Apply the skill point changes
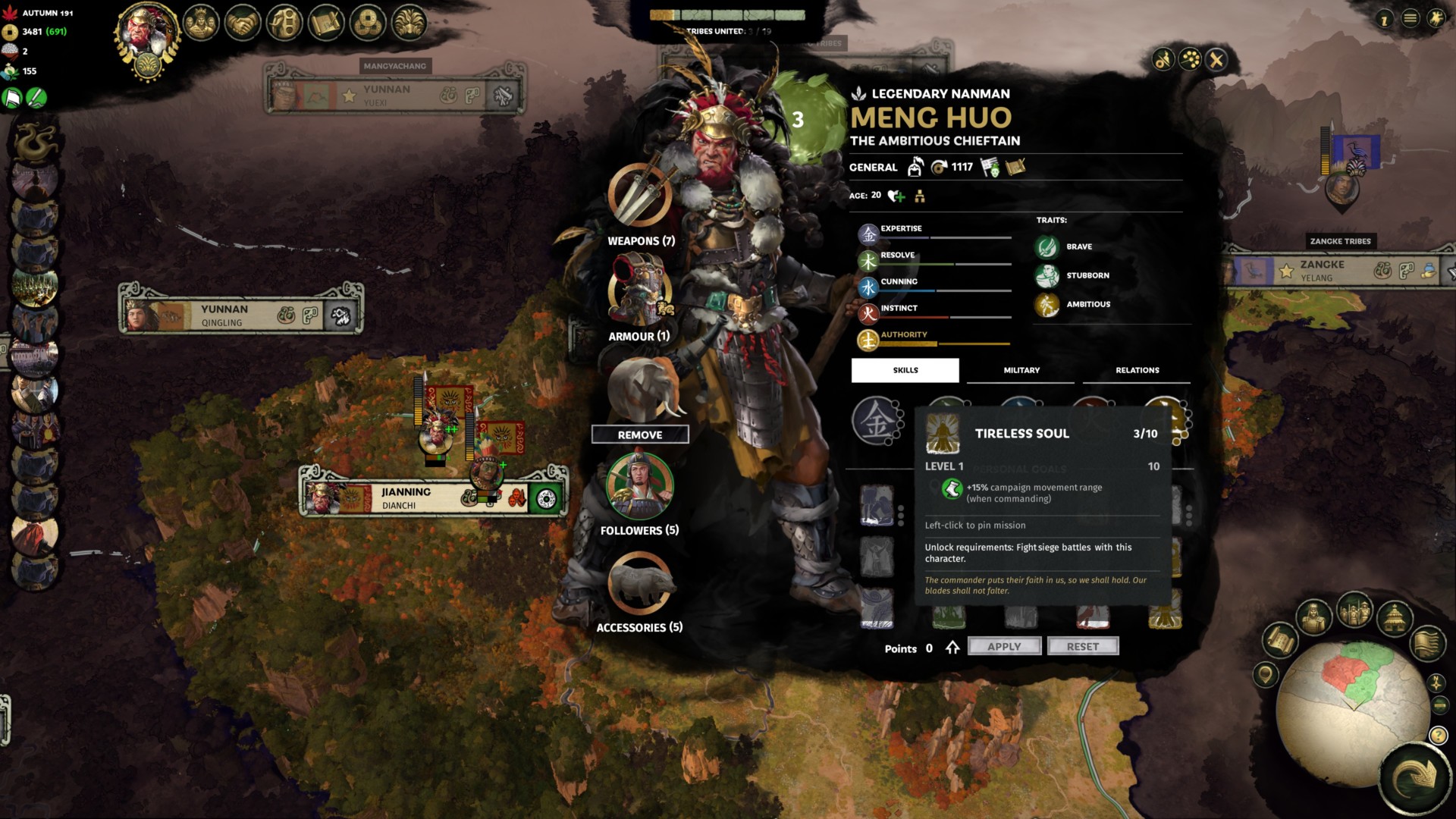This screenshot has width=1456, height=819. (1004, 646)
